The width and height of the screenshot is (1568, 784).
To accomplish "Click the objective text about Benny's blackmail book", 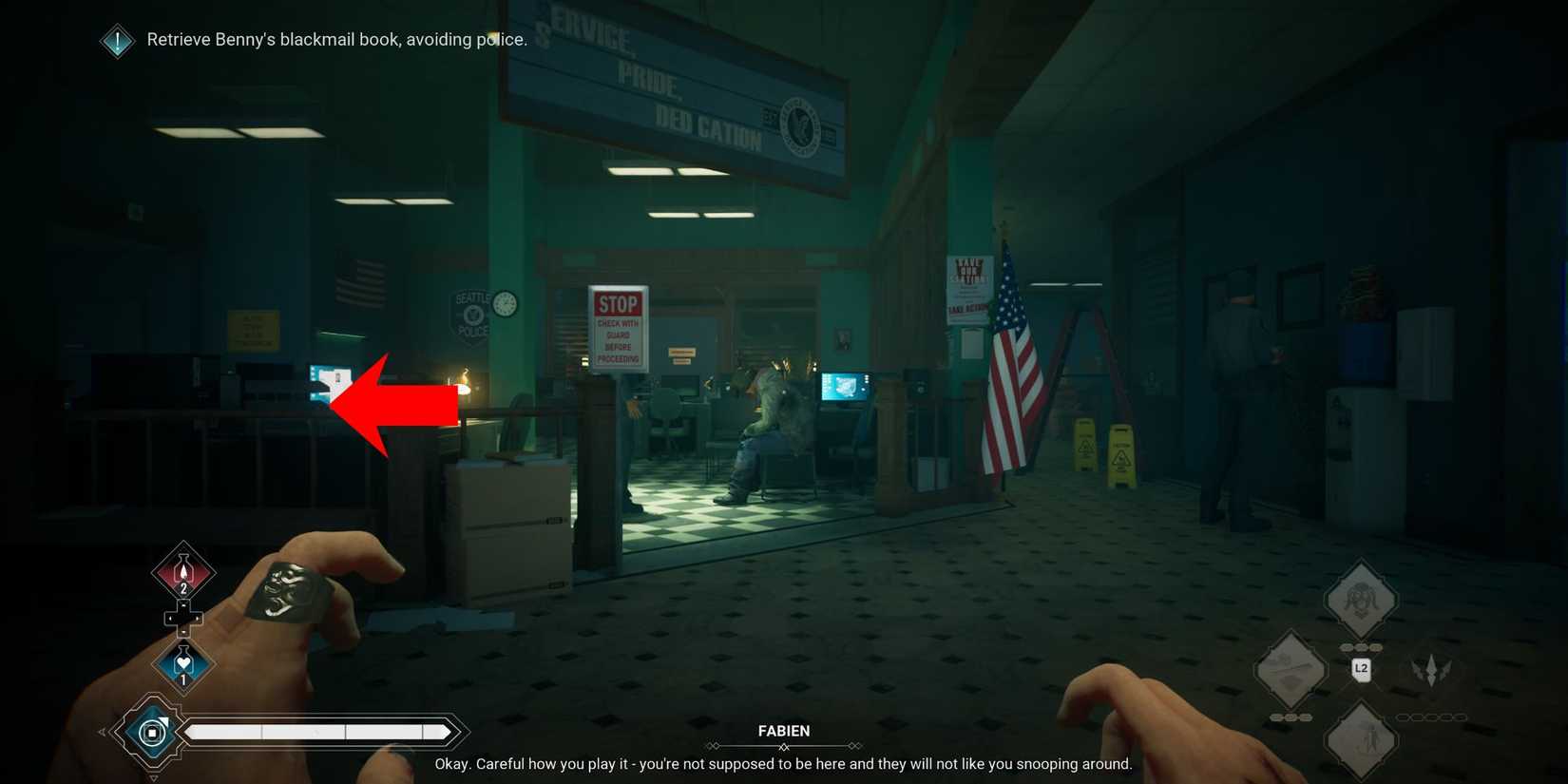I will pyautogui.click(x=336, y=39).
